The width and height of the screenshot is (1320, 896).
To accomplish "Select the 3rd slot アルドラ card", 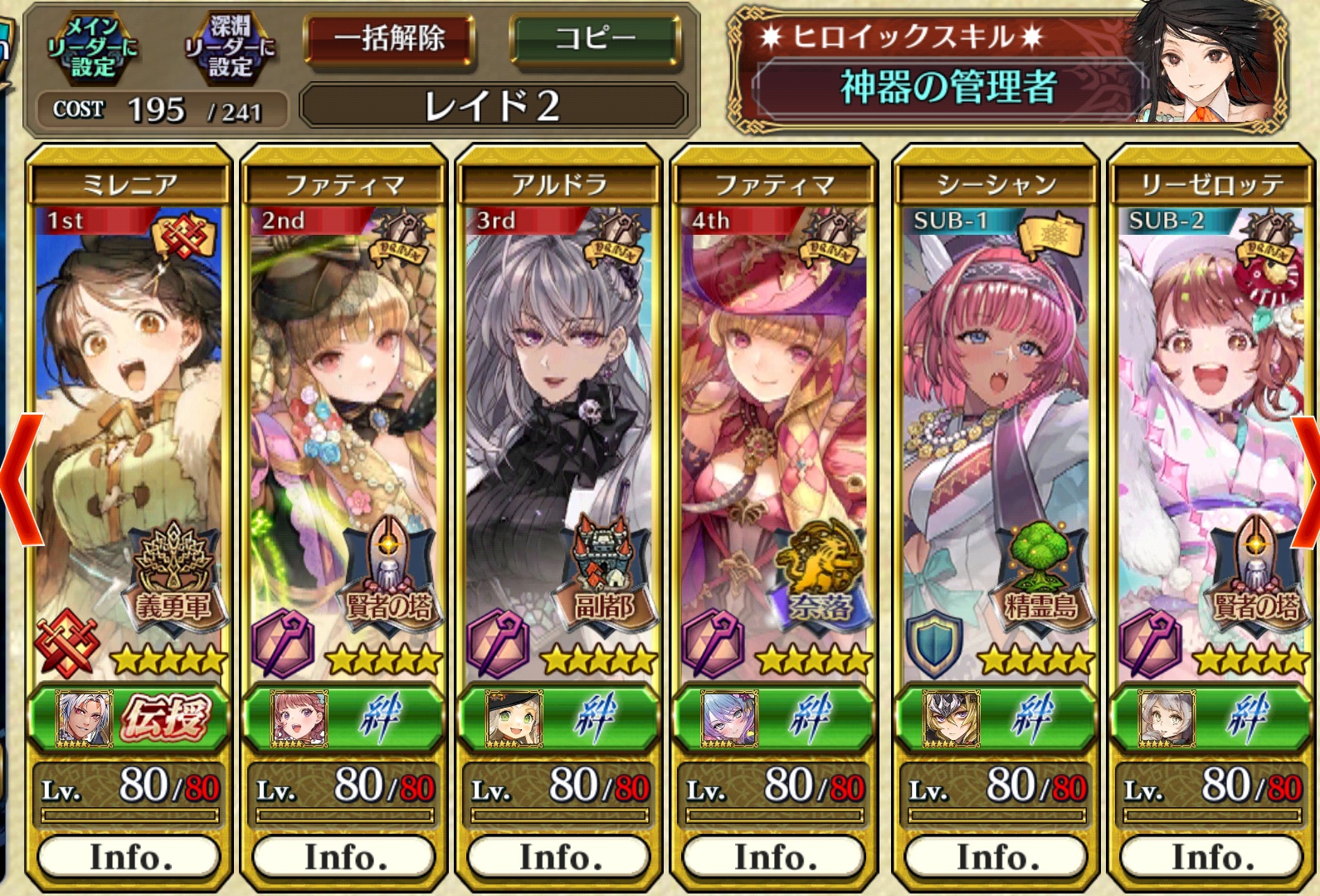I will (558, 431).
